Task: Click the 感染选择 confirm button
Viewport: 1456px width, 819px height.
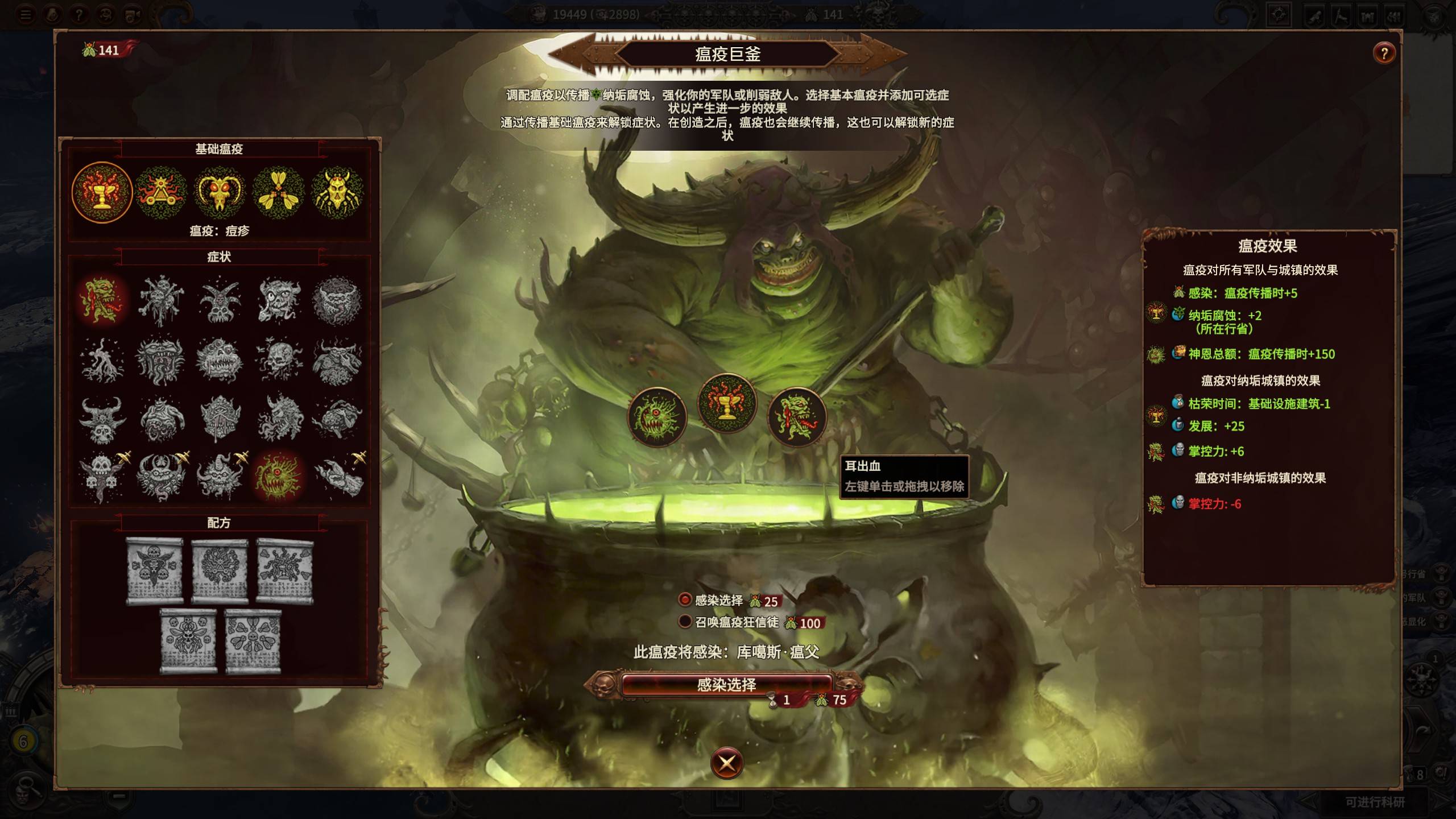Action: (x=726, y=684)
